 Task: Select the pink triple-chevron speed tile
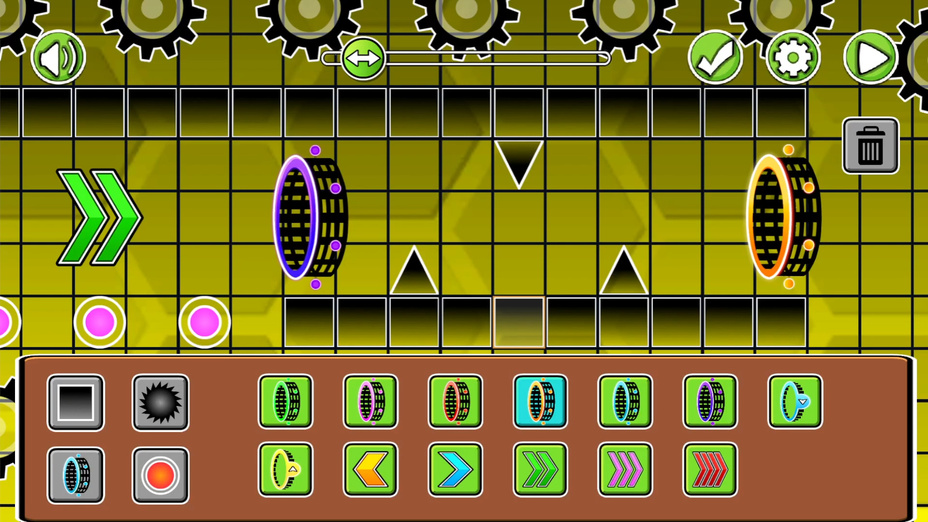[626, 469]
